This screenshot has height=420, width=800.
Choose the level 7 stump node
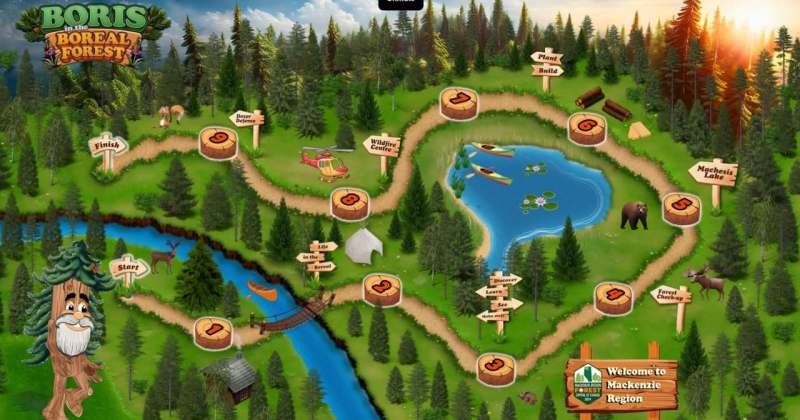pos(459,103)
